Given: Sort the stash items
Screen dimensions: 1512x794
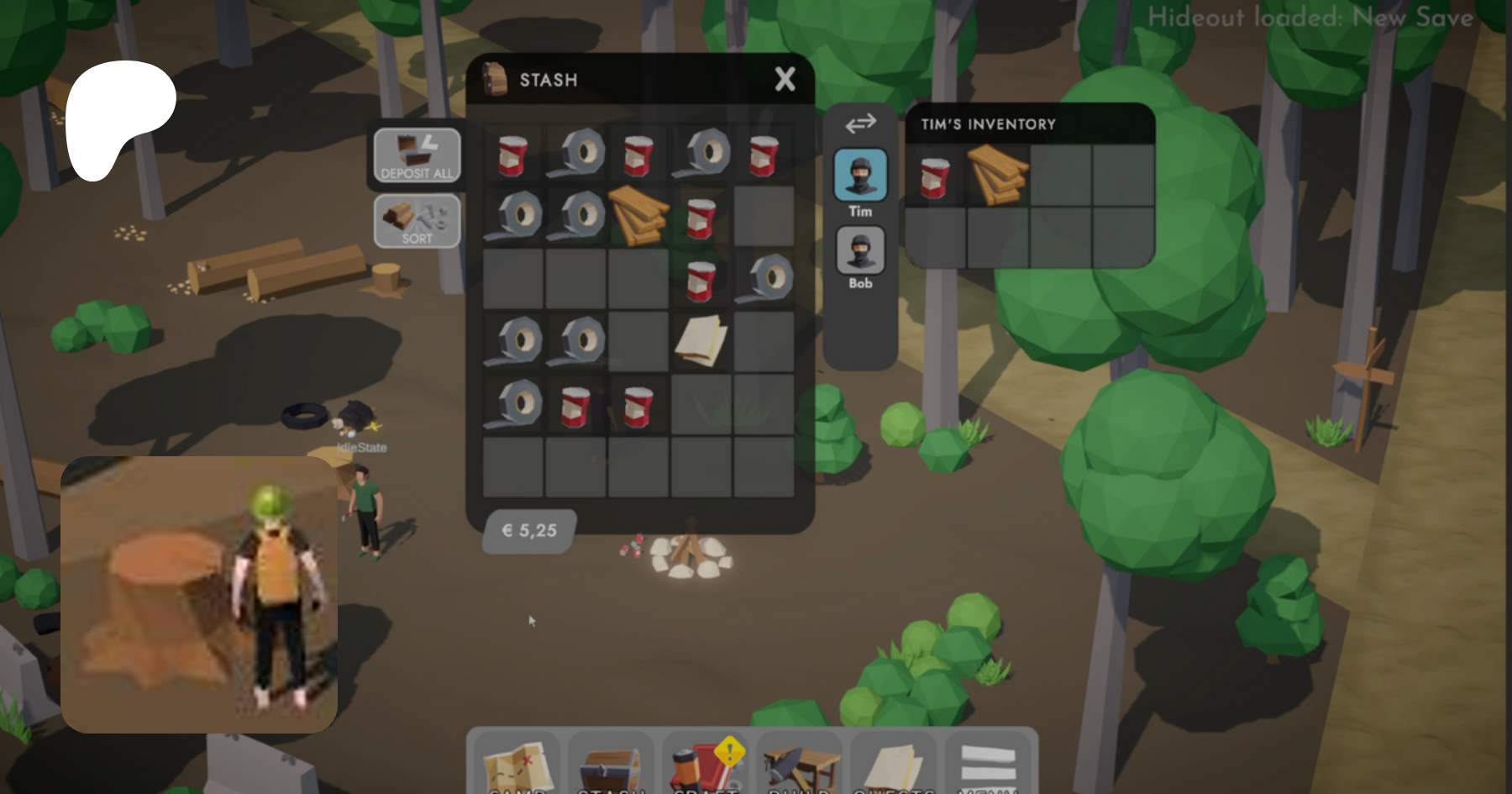Looking at the screenshot, I should click(417, 221).
